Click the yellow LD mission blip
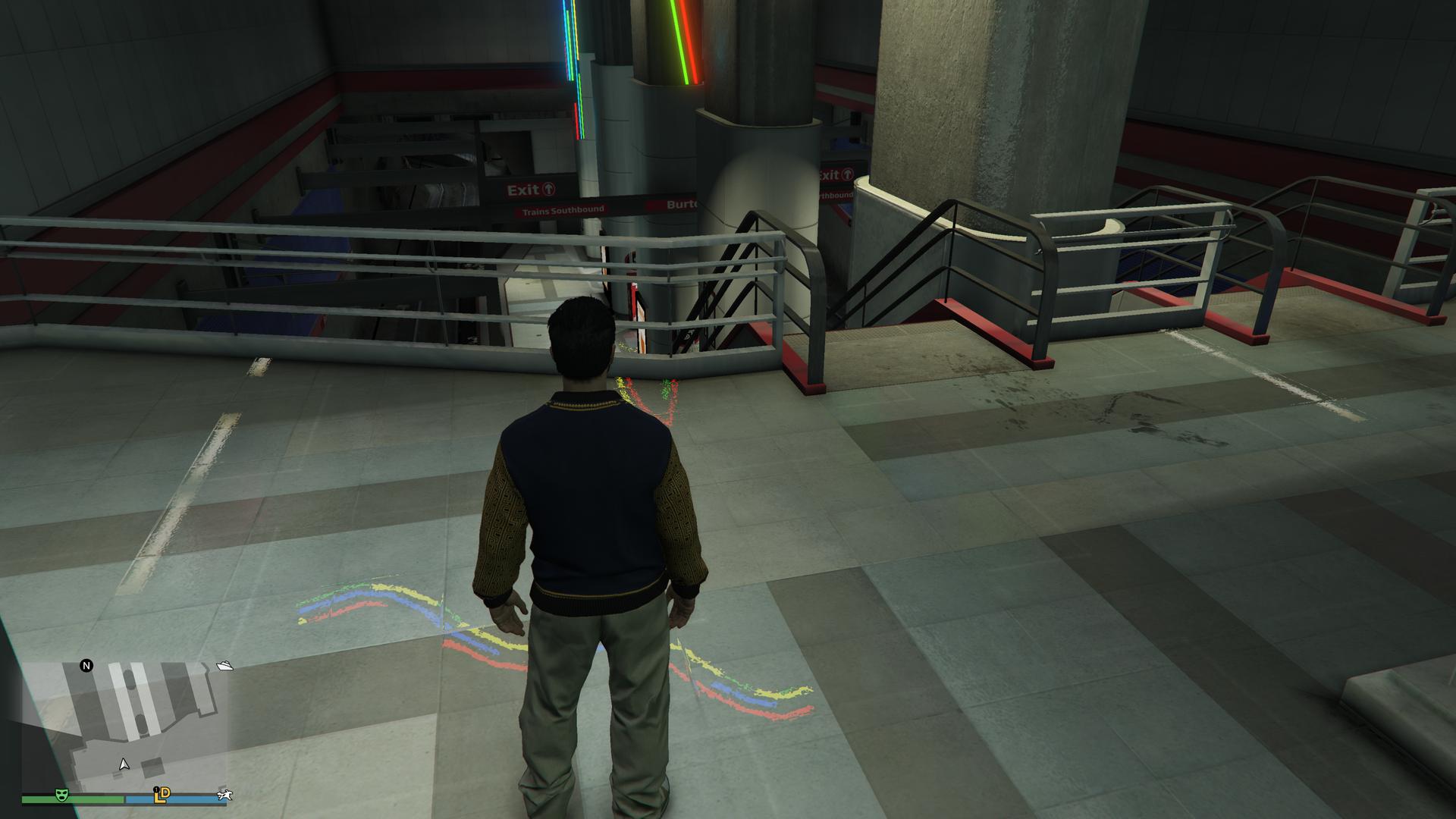This screenshot has width=1456, height=819. pyautogui.click(x=162, y=795)
